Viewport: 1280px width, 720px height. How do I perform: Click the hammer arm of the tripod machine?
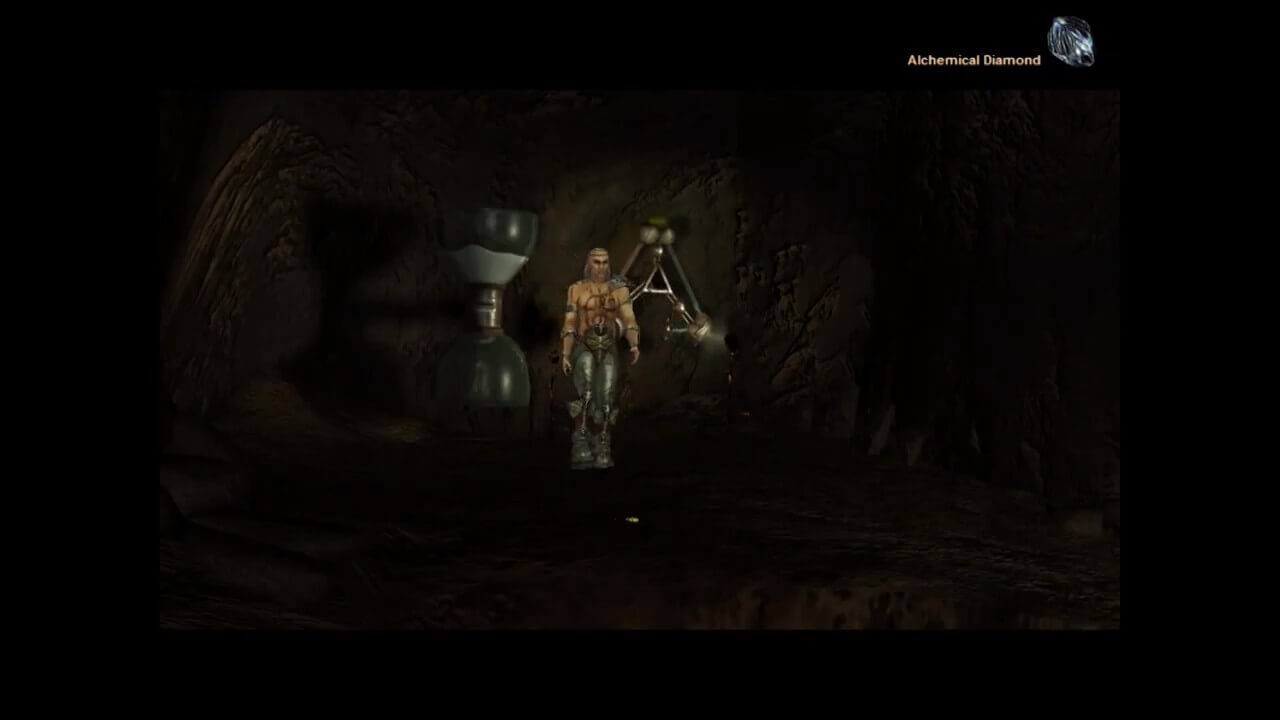(698, 328)
